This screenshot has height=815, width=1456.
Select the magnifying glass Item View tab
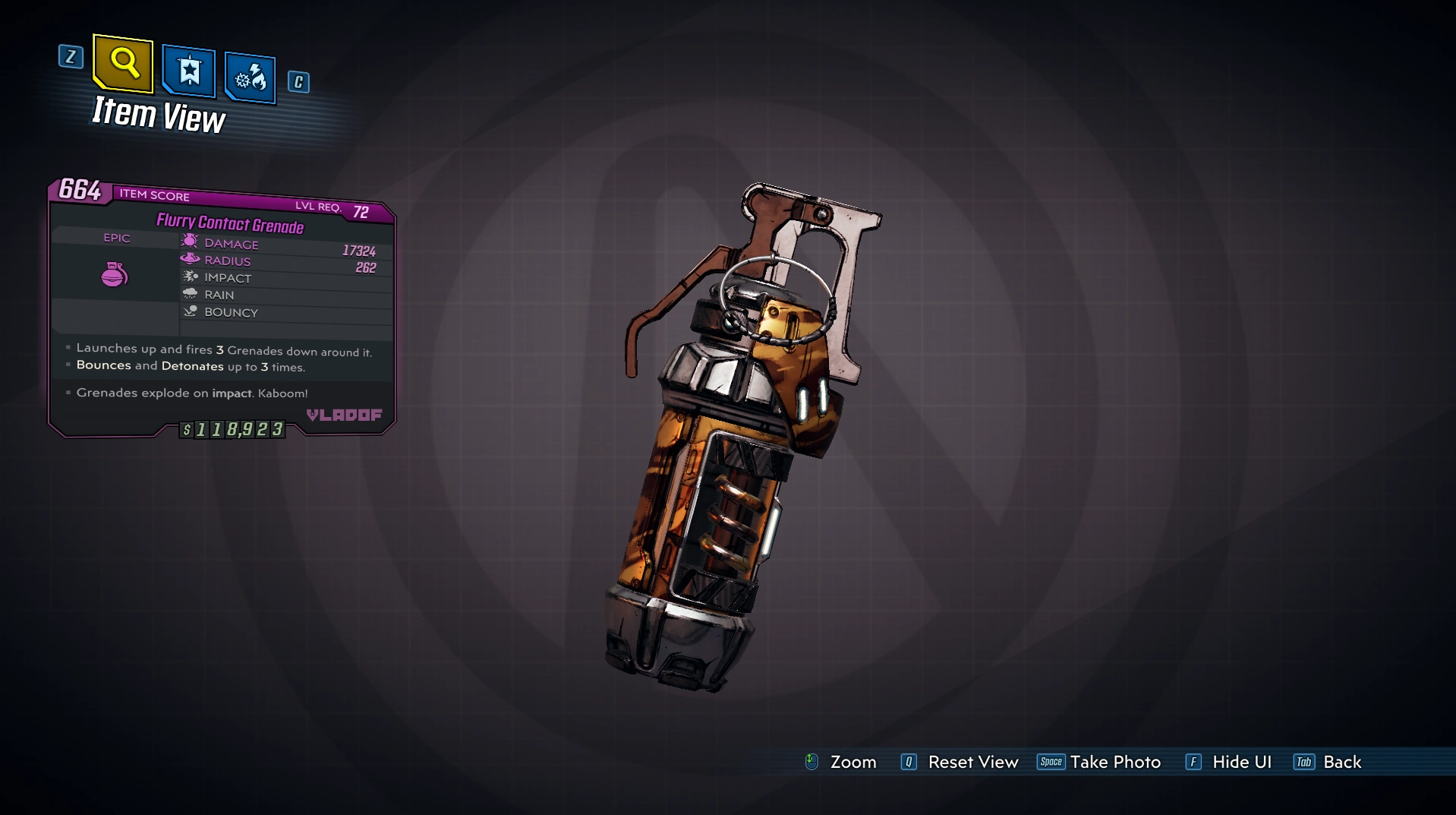point(123,63)
